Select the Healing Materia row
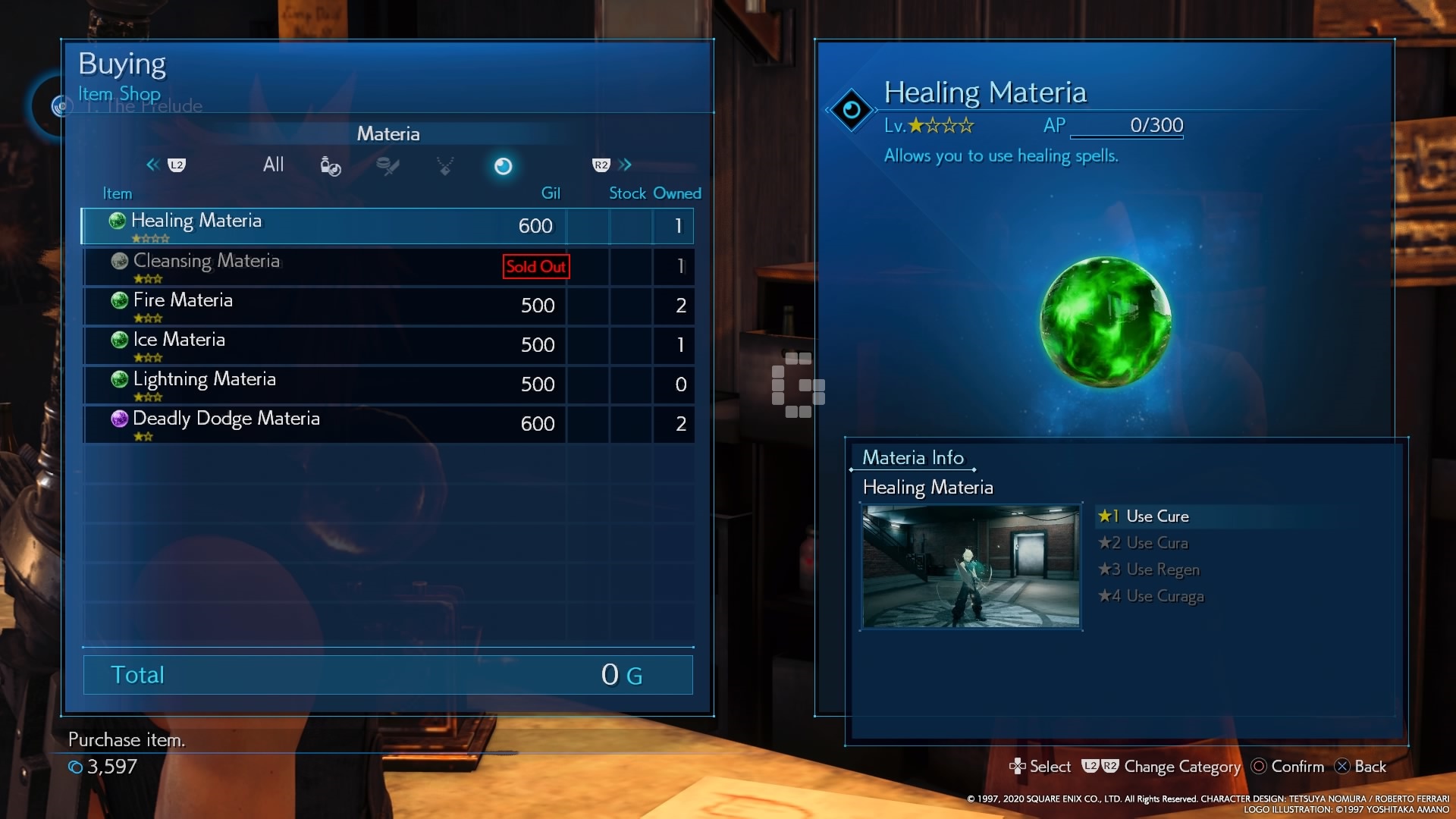The height and width of the screenshot is (819, 1456). pos(387,226)
